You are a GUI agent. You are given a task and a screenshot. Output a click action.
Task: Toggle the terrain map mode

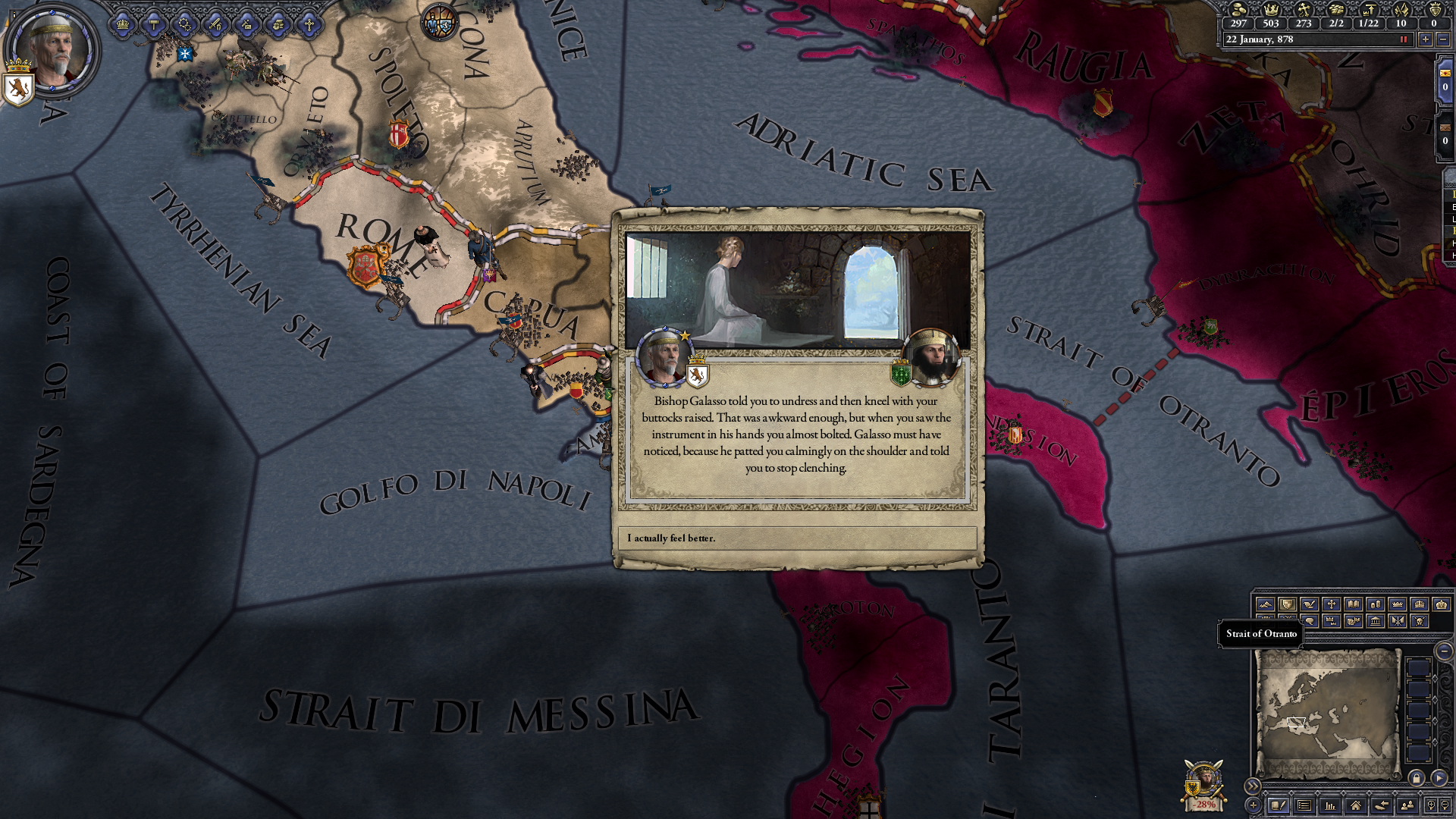1266,604
